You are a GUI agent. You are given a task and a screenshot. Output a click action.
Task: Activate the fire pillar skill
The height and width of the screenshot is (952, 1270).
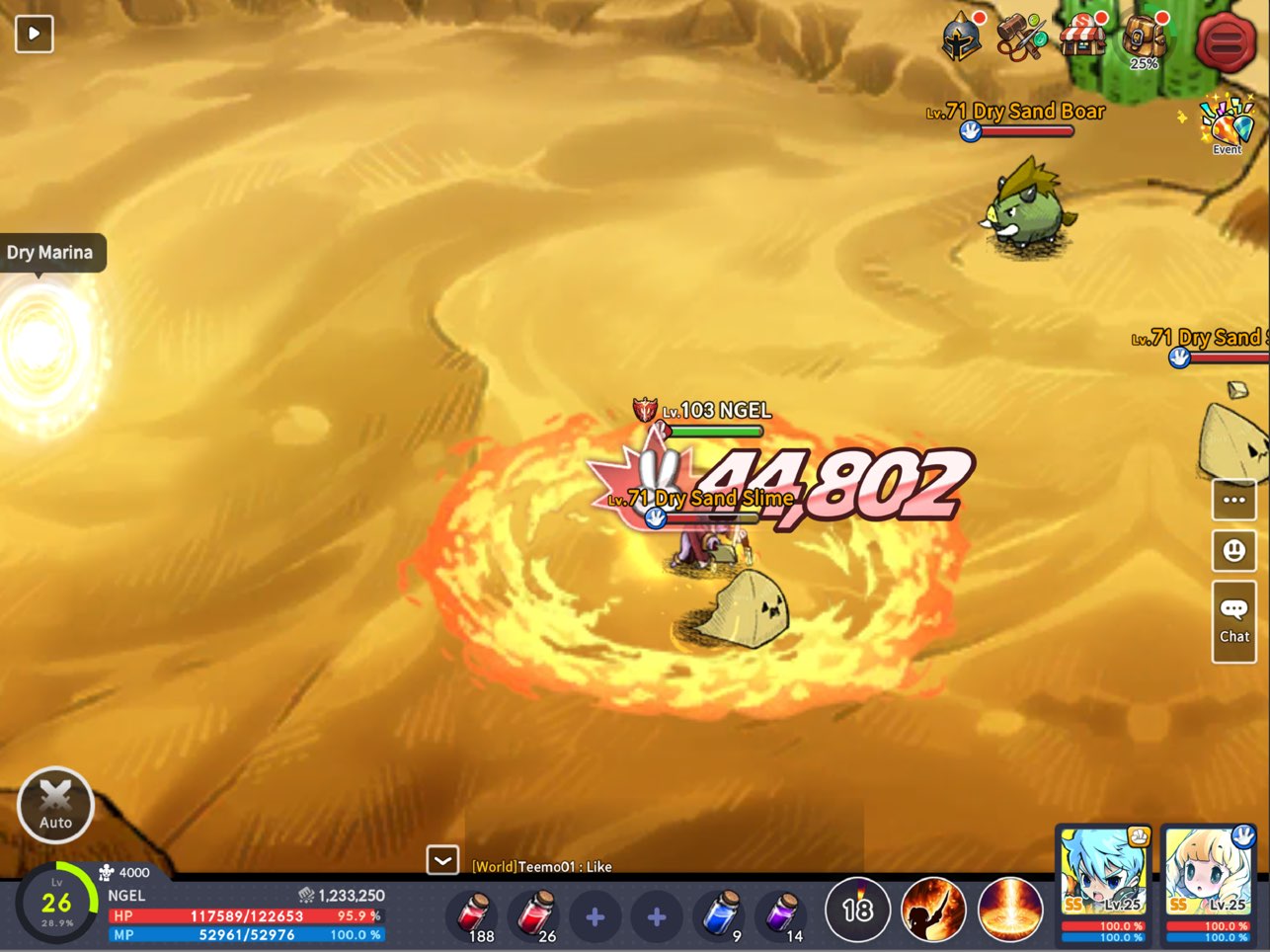[x=1010, y=910]
